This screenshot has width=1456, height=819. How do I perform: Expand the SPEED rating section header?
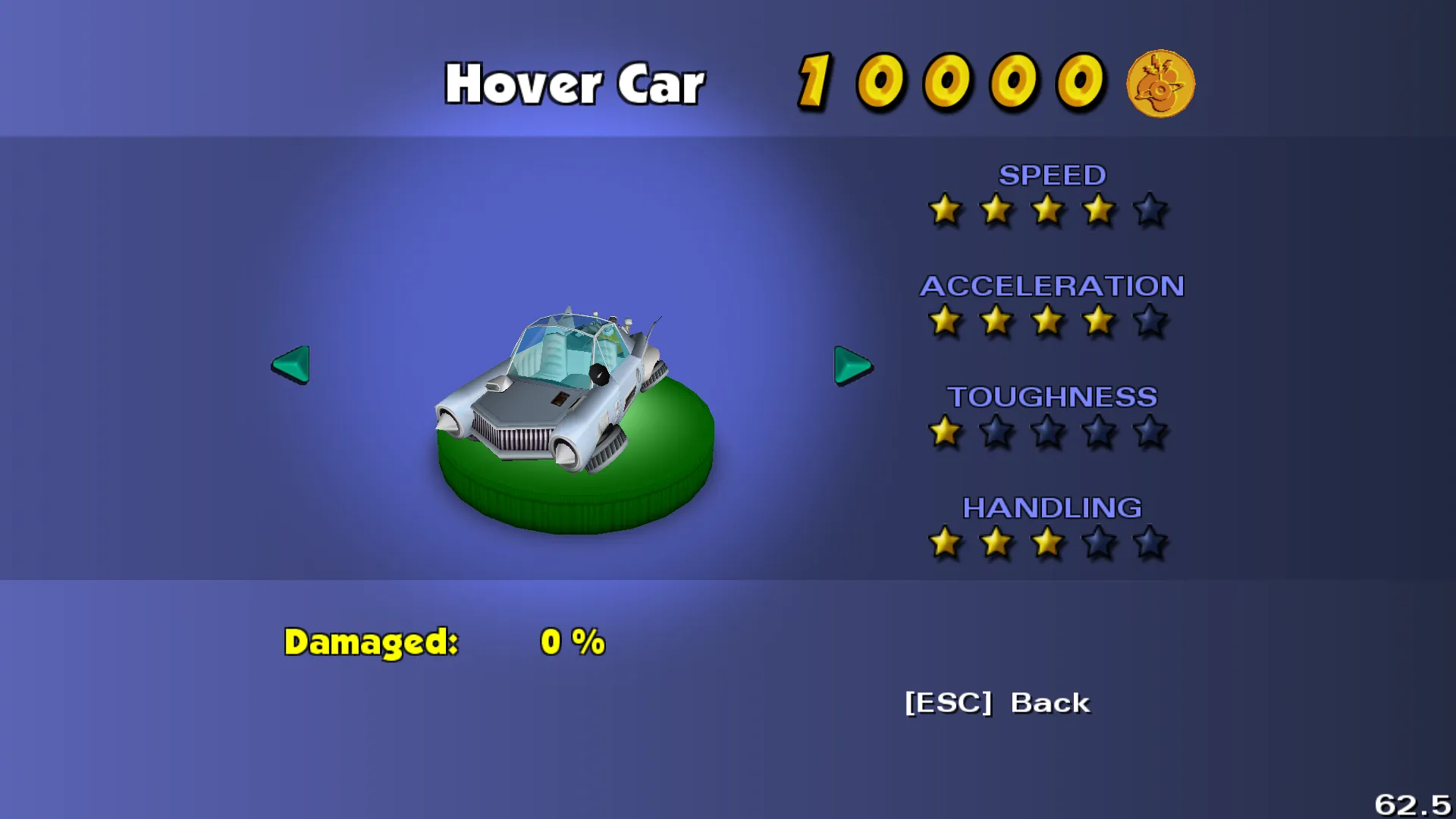[x=1053, y=175]
